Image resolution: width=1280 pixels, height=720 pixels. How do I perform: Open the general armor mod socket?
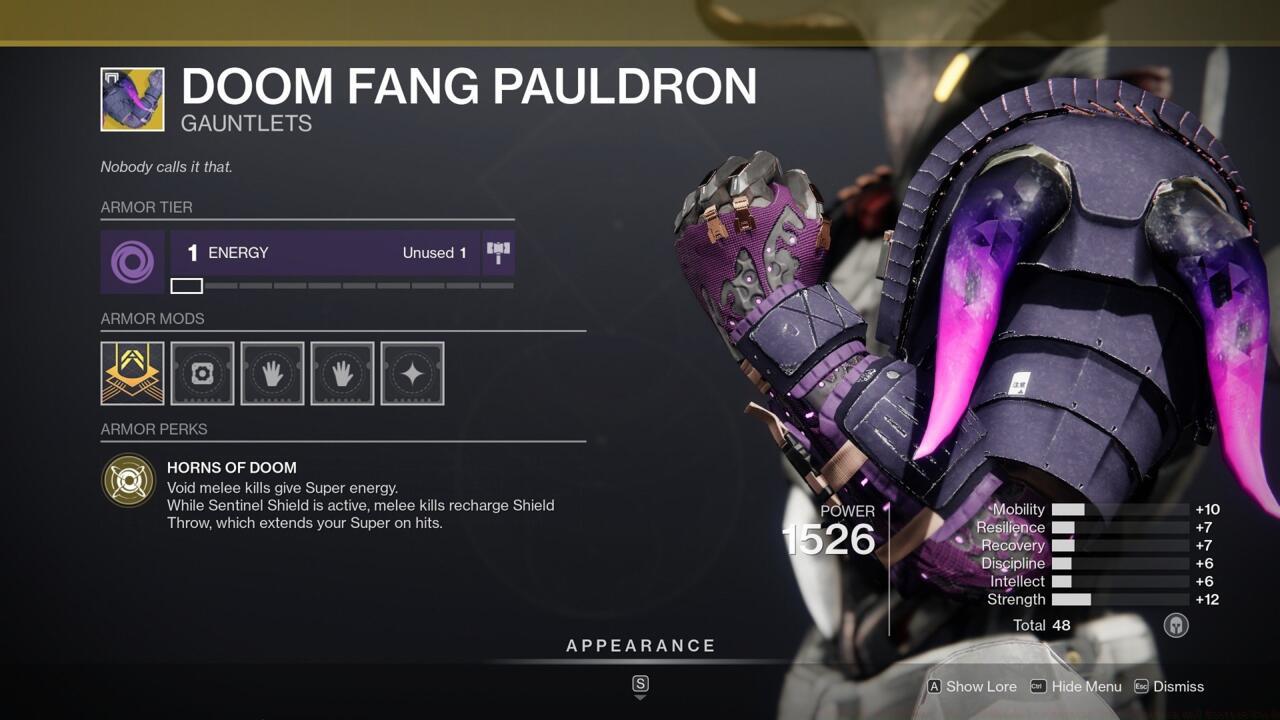(202, 373)
